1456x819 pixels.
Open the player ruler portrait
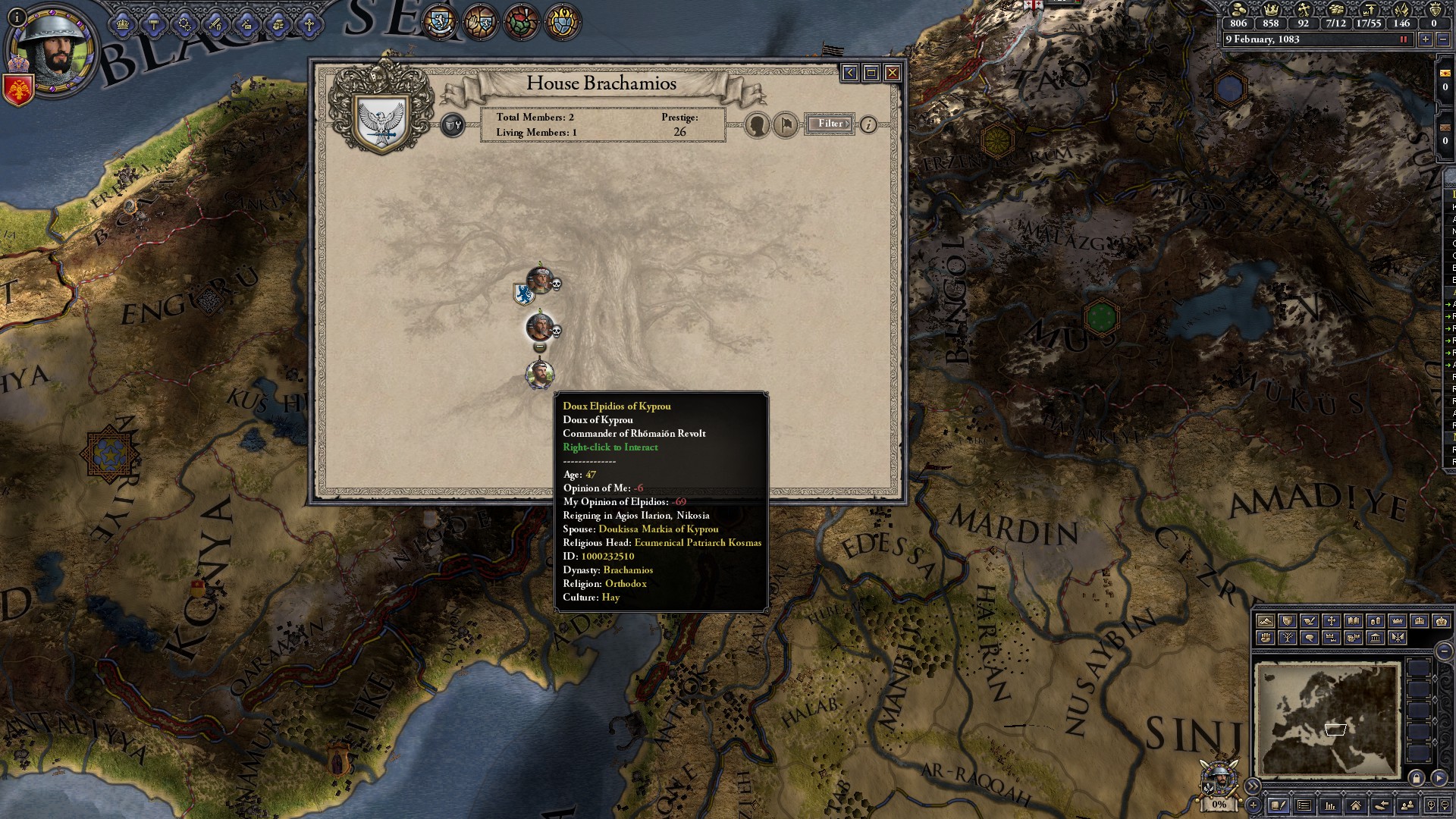pos(52,52)
